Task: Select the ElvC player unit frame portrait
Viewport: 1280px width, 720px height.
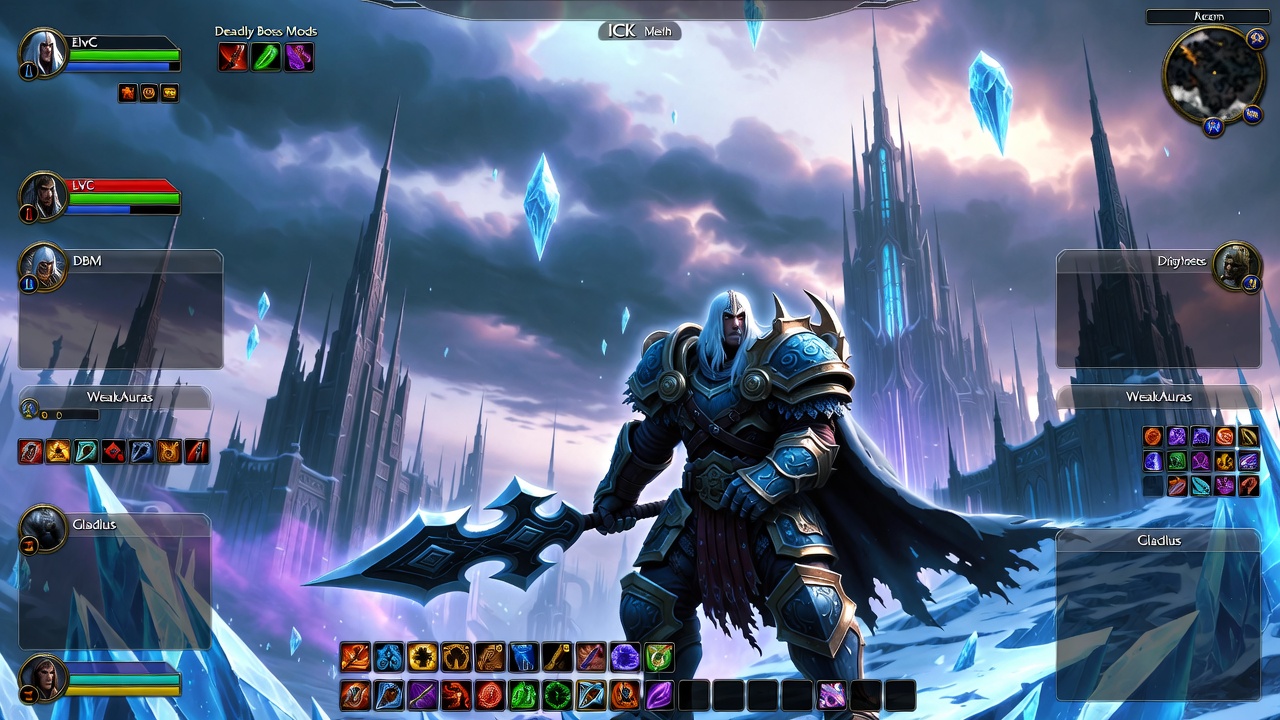Action: coord(43,53)
